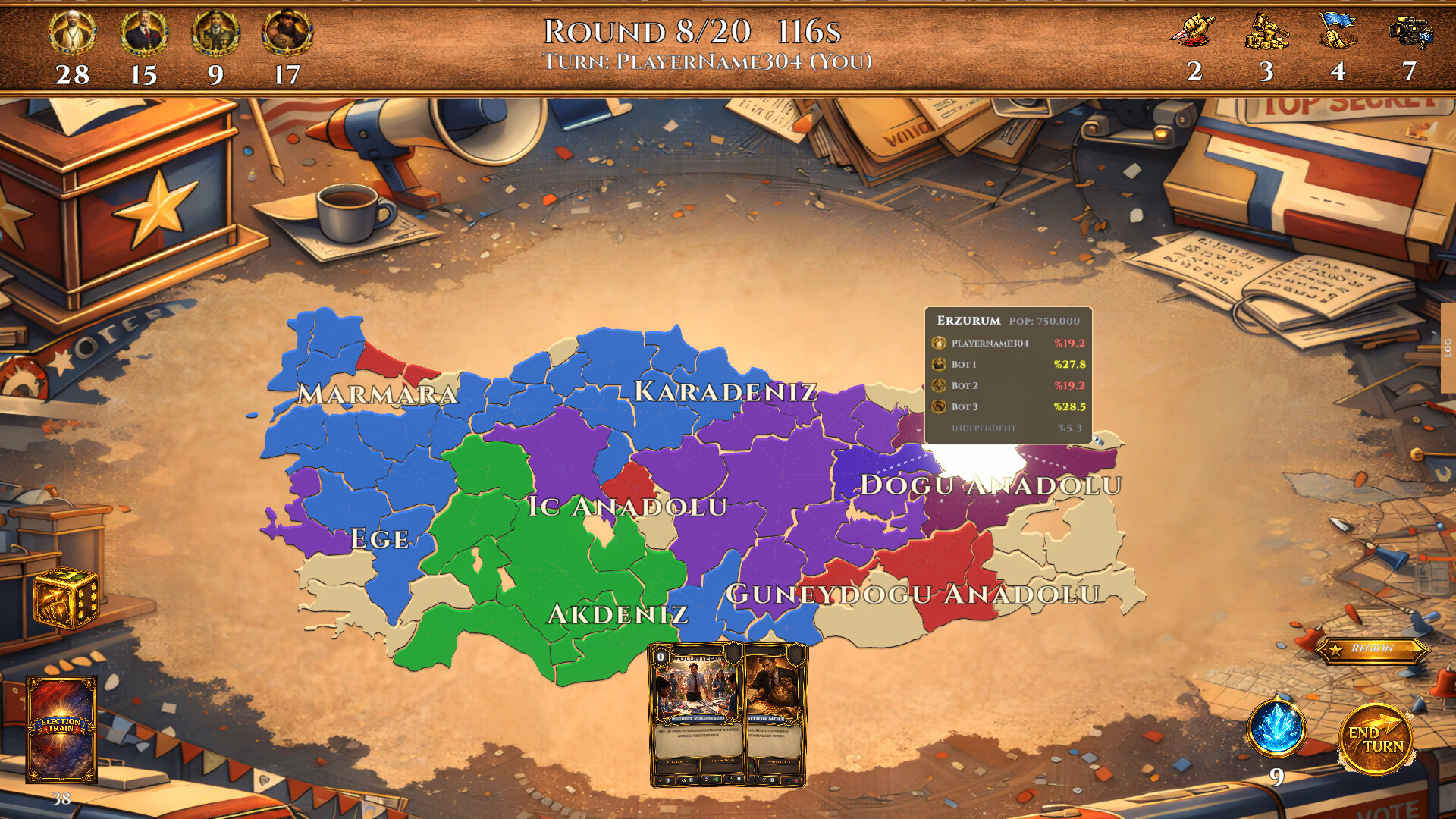Image resolution: width=1456 pixels, height=819 pixels.
Task: Open the Region panel button
Action: [1373, 649]
